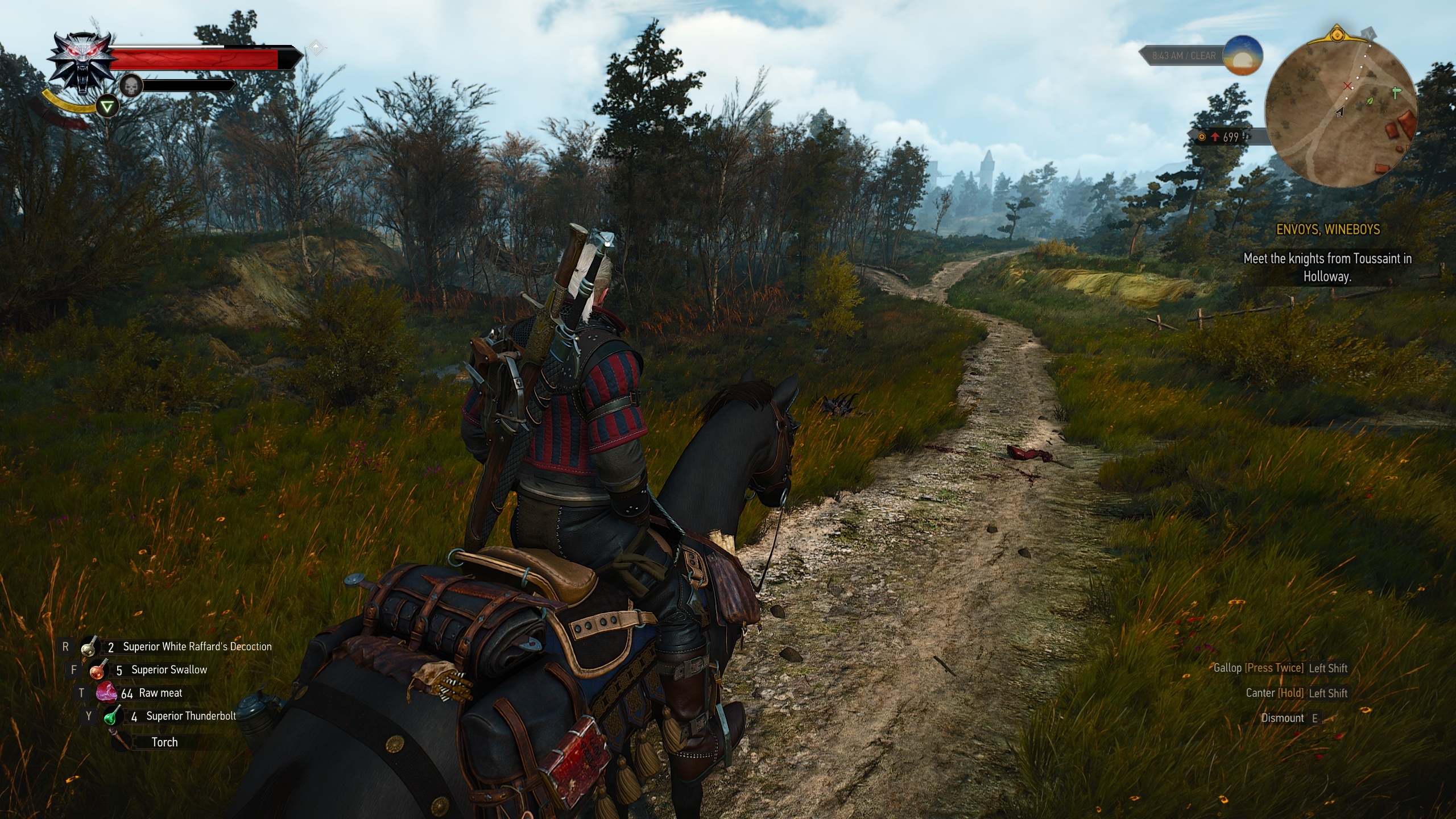Click the skull toxicity icon
This screenshot has width=1456, height=819.
(x=131, y=86)
